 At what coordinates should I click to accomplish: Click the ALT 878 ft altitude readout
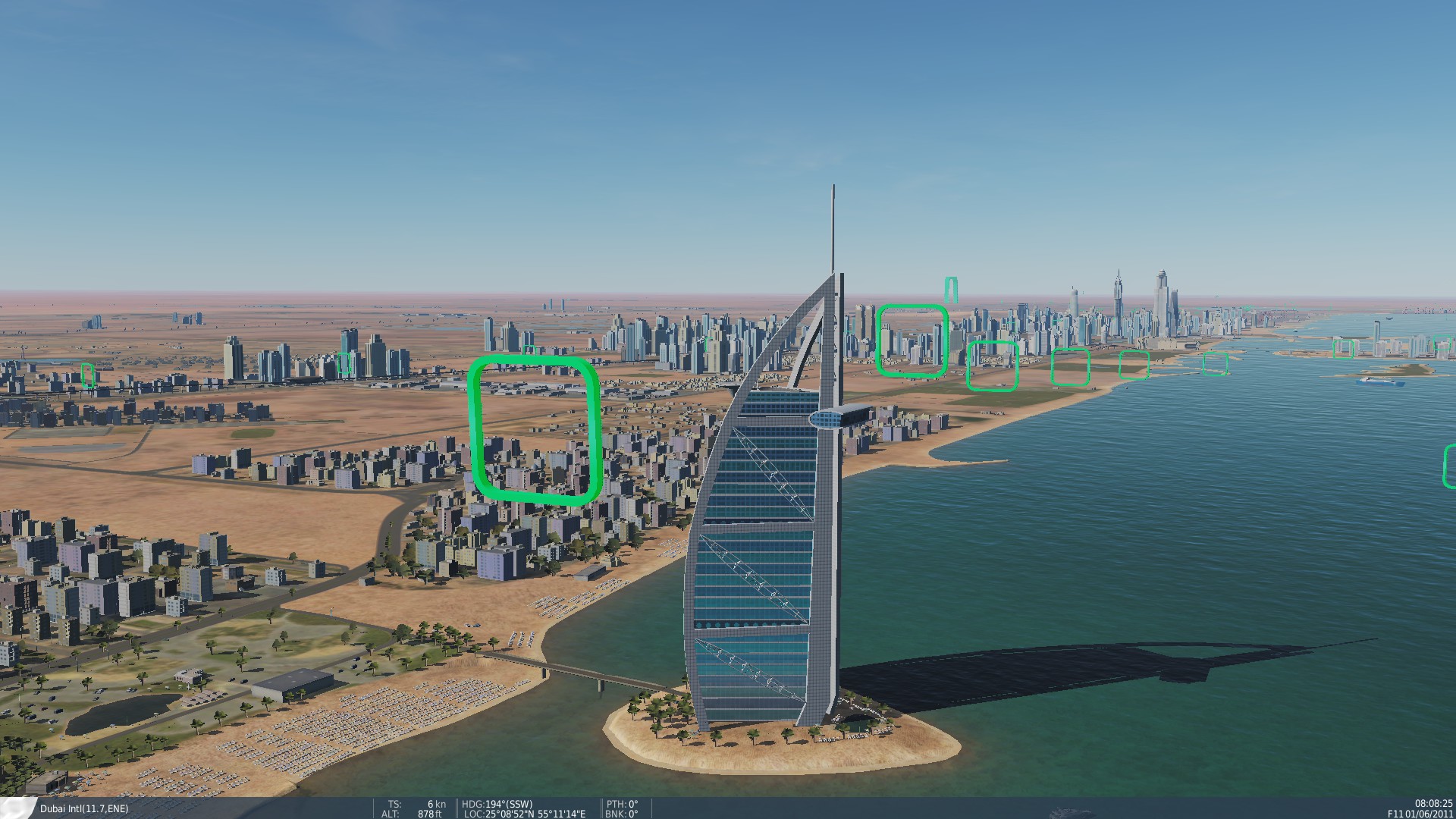pyautogui.click(x=413, y=814)
